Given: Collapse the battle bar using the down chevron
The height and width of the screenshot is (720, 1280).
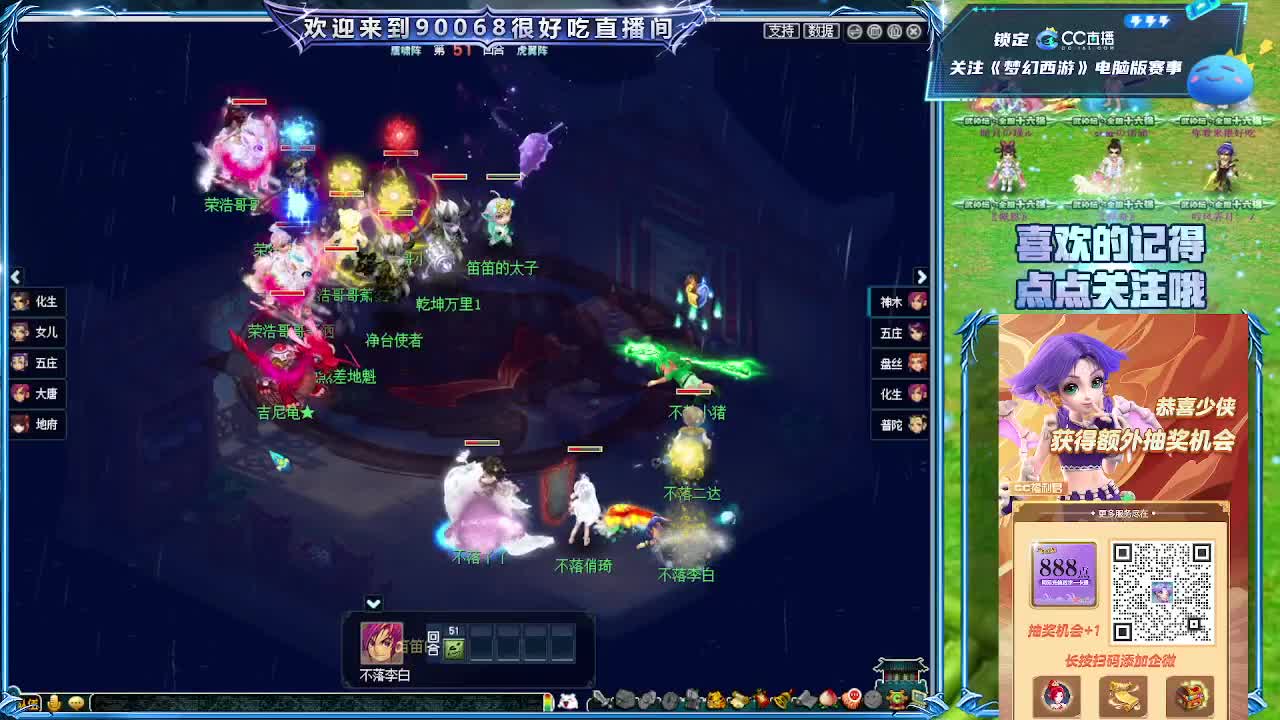Looking at the screenshot, I should (371, 601).
